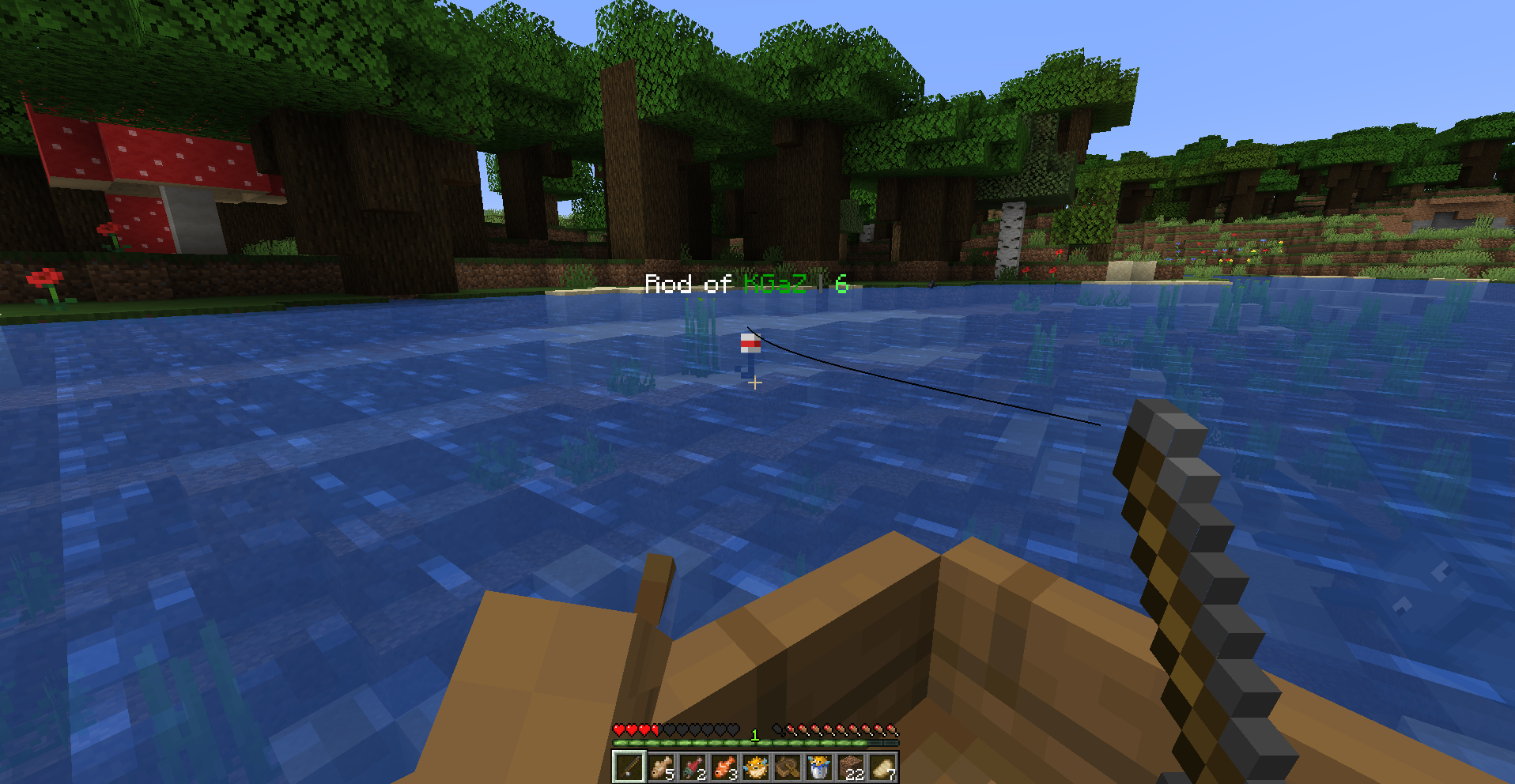Screen dimensions: 1515x784
Task: Select the raw cod stack of 5
Action: (662, 767)
